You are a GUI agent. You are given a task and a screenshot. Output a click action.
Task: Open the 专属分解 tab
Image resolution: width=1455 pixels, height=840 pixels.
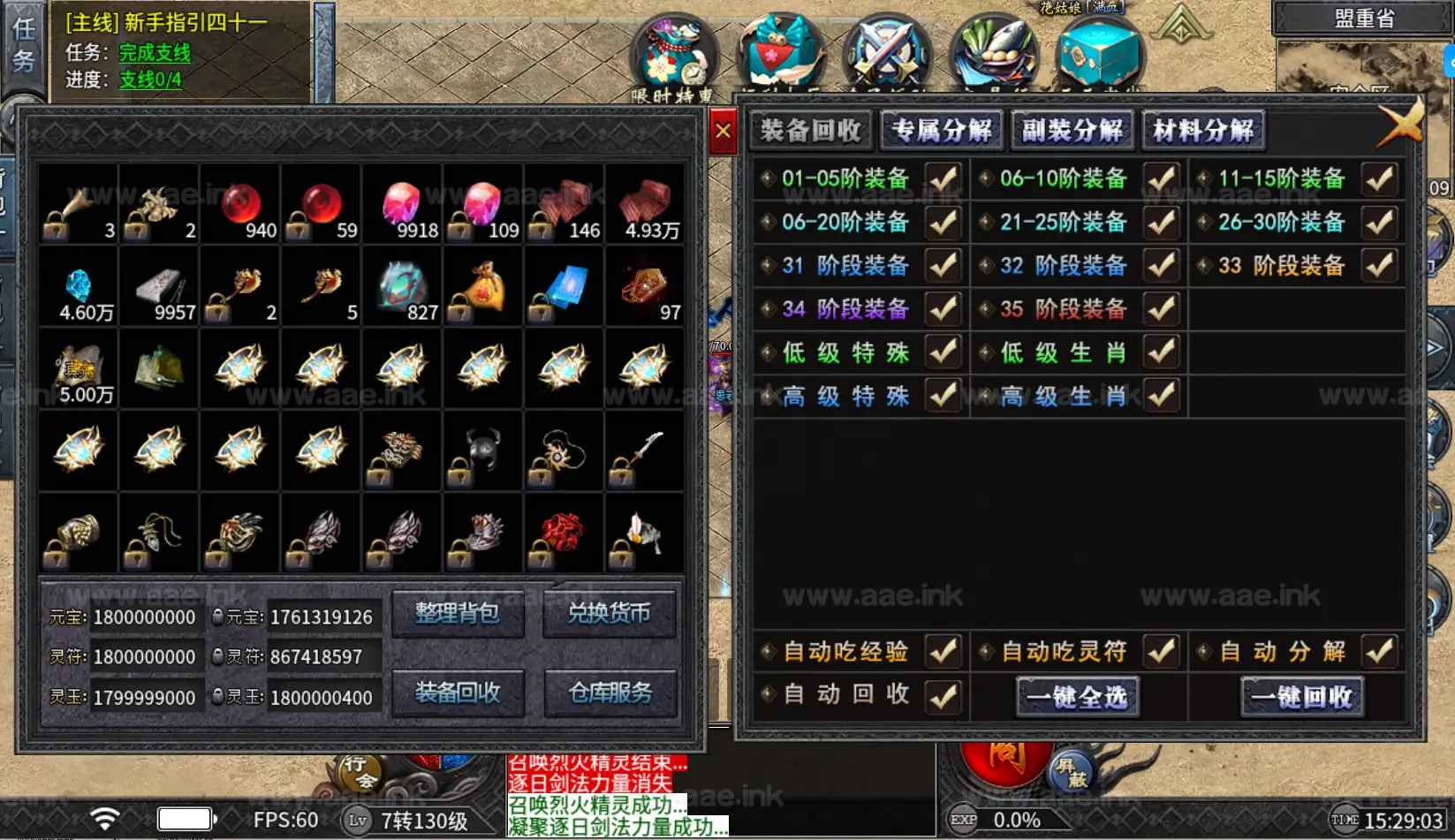point(942,131)
